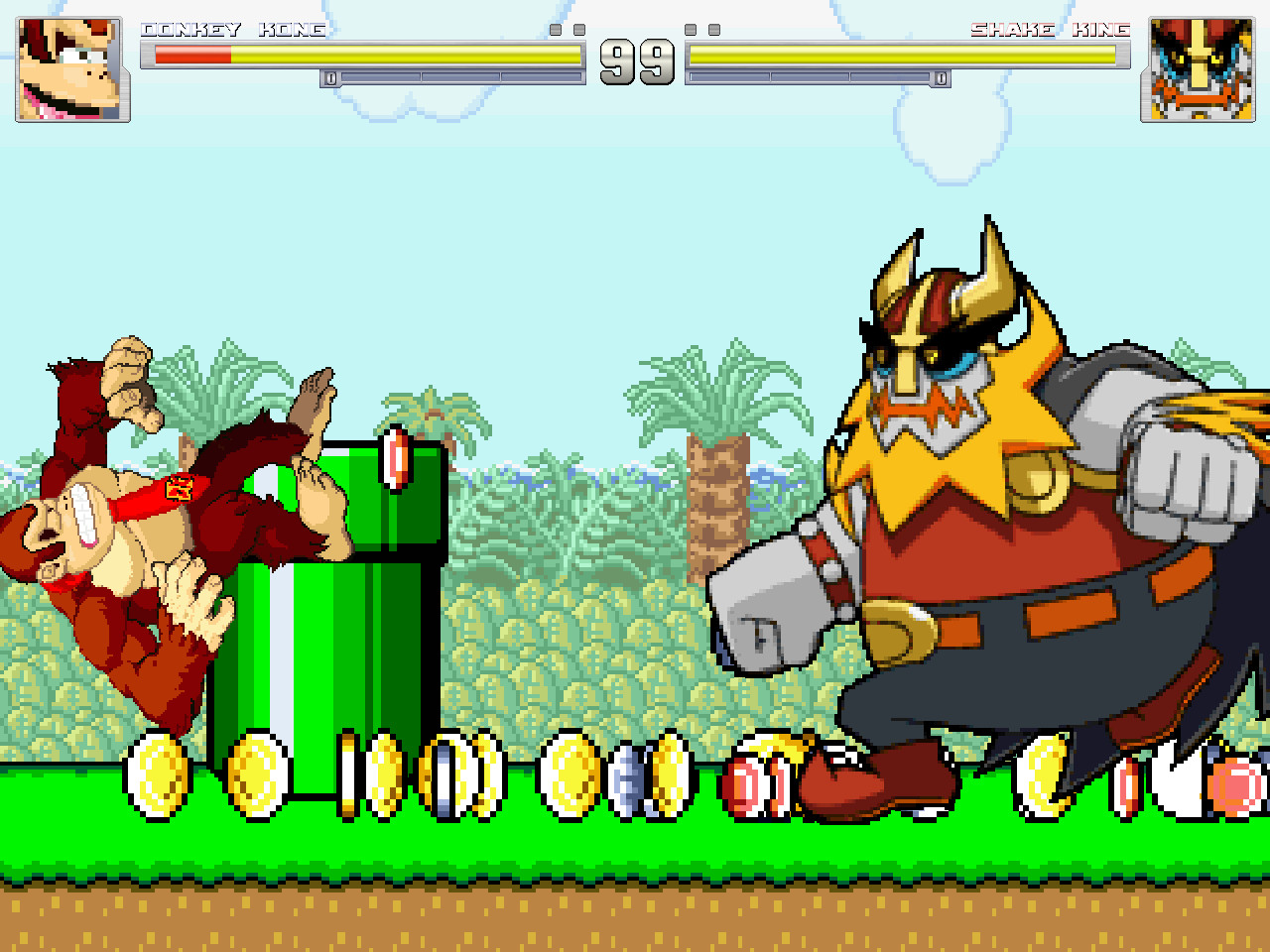The image size is (1270, 952).
Task: Click the DONKEY KONG name label
Action: (x=233, y=30)
